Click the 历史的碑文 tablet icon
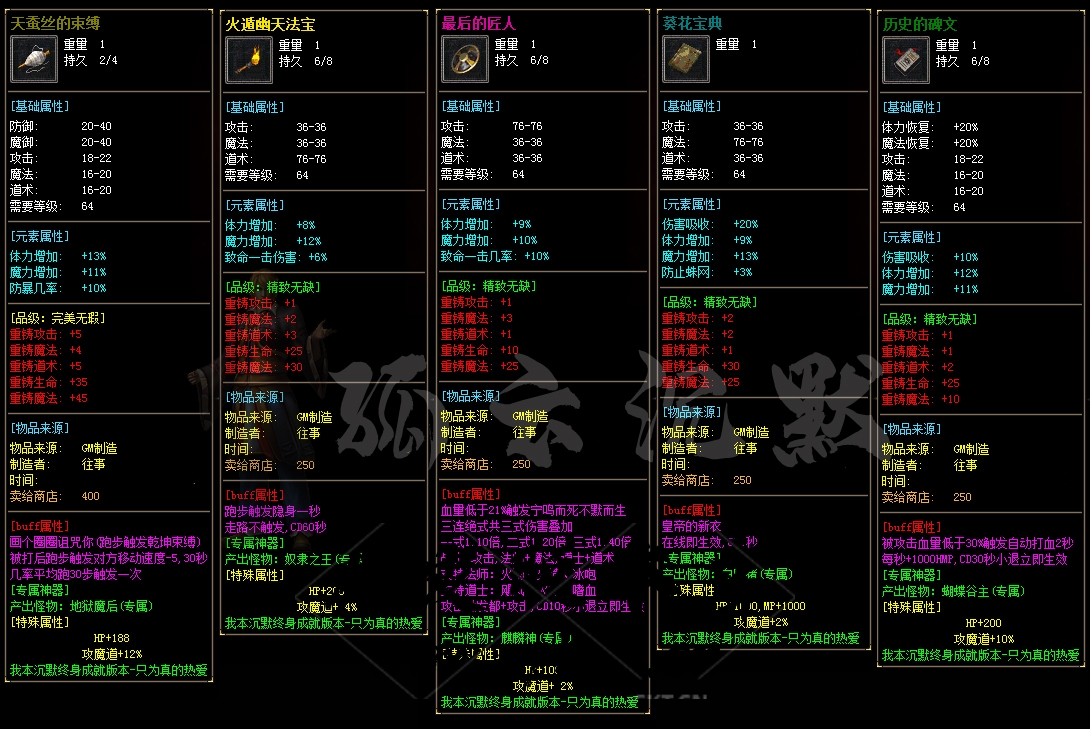This screenshot has height=729, width=1090. coord(906,60)
